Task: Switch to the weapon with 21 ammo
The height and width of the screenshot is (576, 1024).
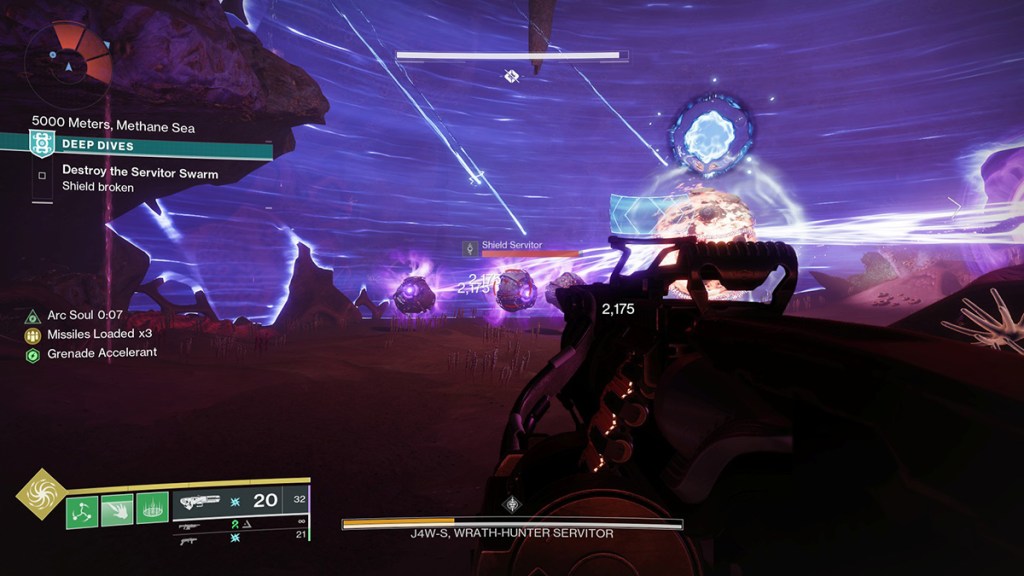Action: pos(240,539)
